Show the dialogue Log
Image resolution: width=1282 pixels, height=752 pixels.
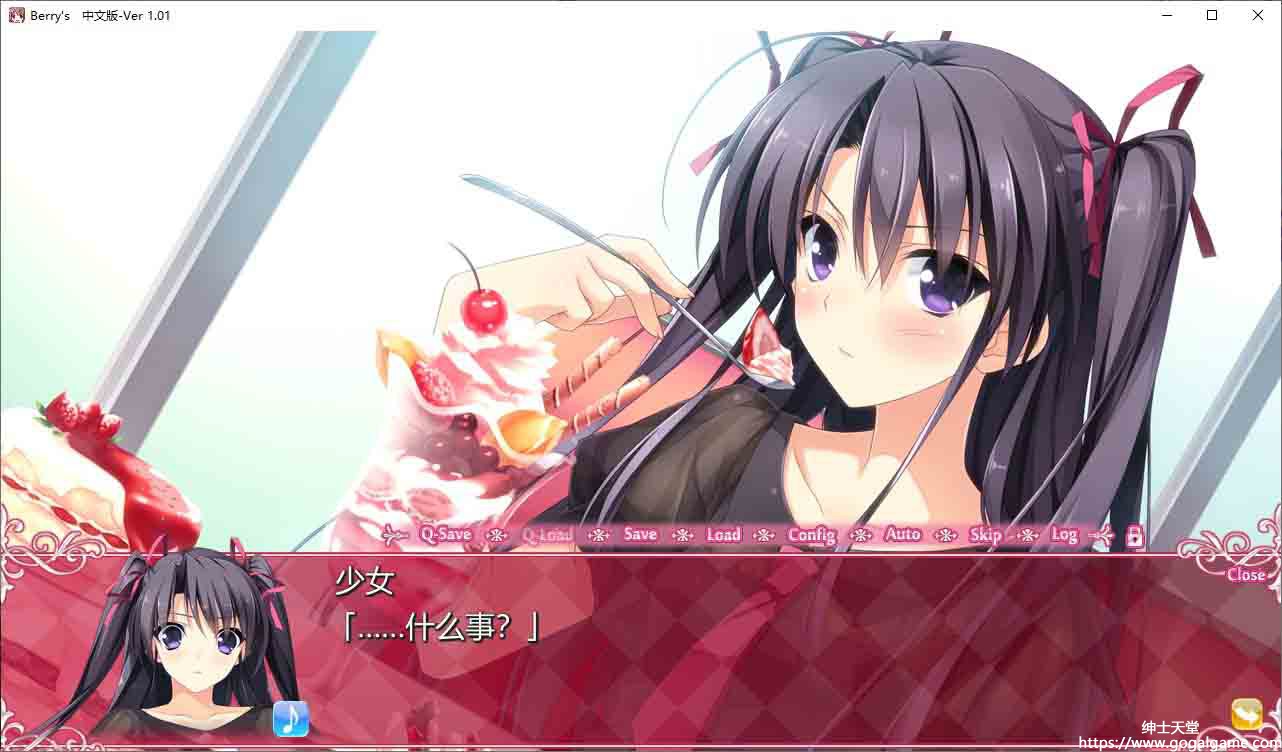tap(1064, 535)
